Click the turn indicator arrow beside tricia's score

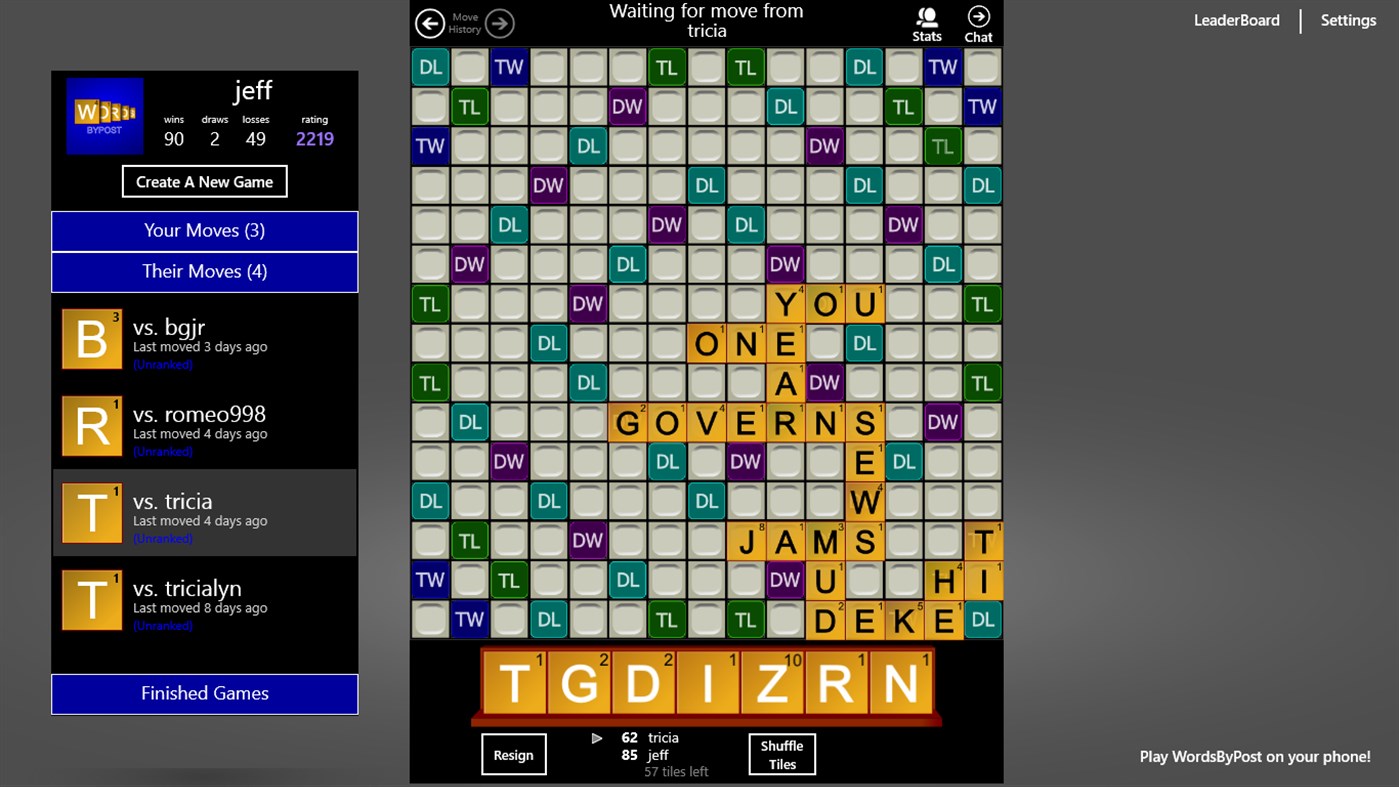point(597,738)
